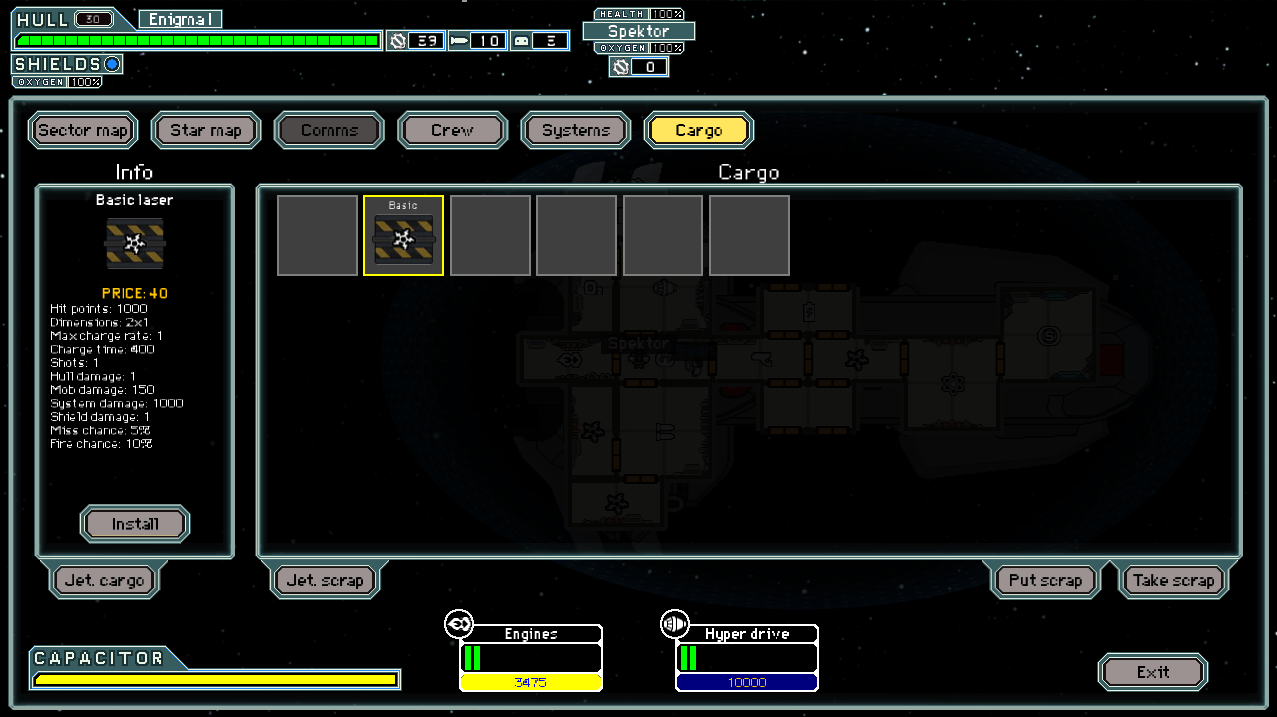Select the Cargo tab
The width and height of the screenshot is (1277, 717).
point(698,130)
